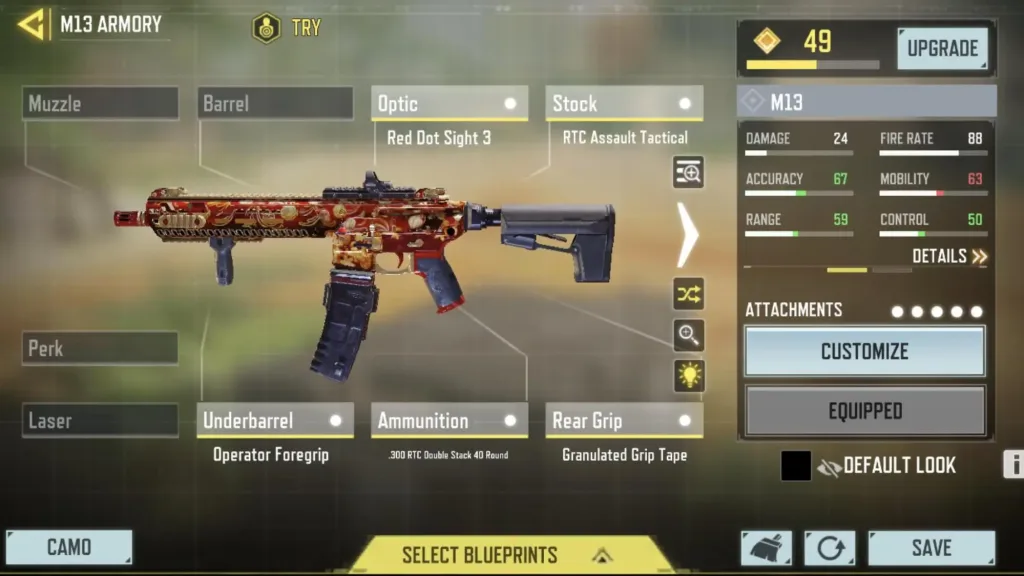1024x576 pixels.
Task: Open the Laser attachment slot
Action: [100, 421]
